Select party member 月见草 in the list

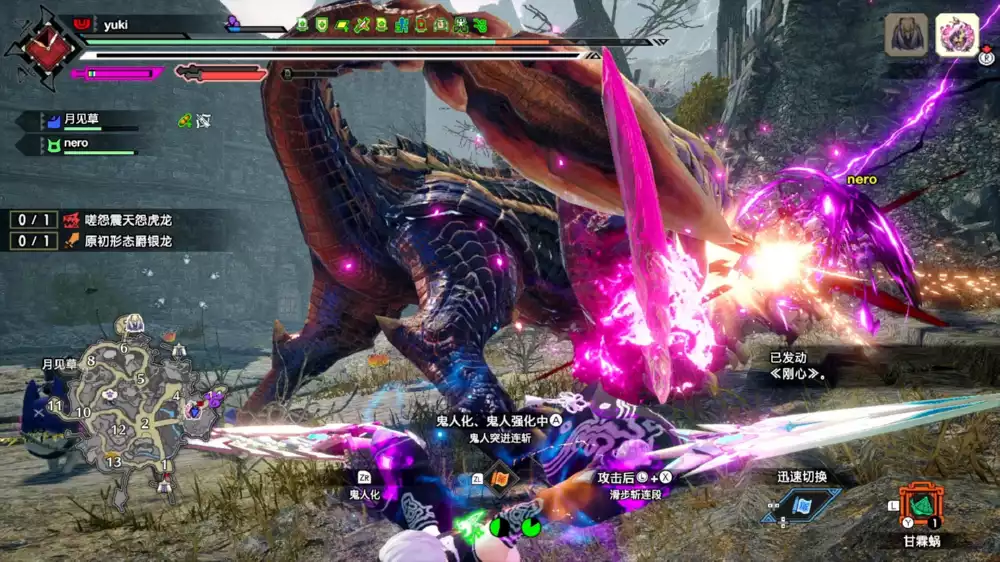(76, 121)
